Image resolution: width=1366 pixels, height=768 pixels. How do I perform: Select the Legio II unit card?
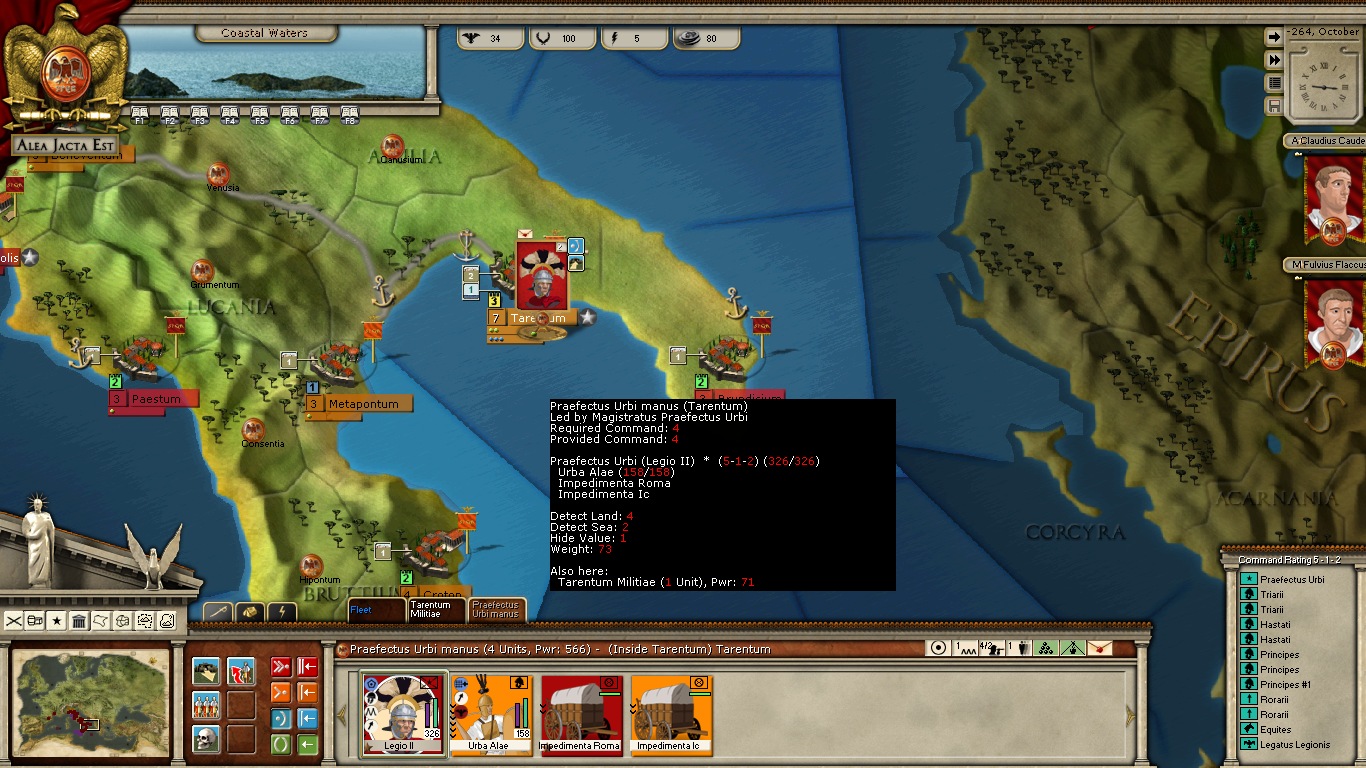click(x=403, y=713)
